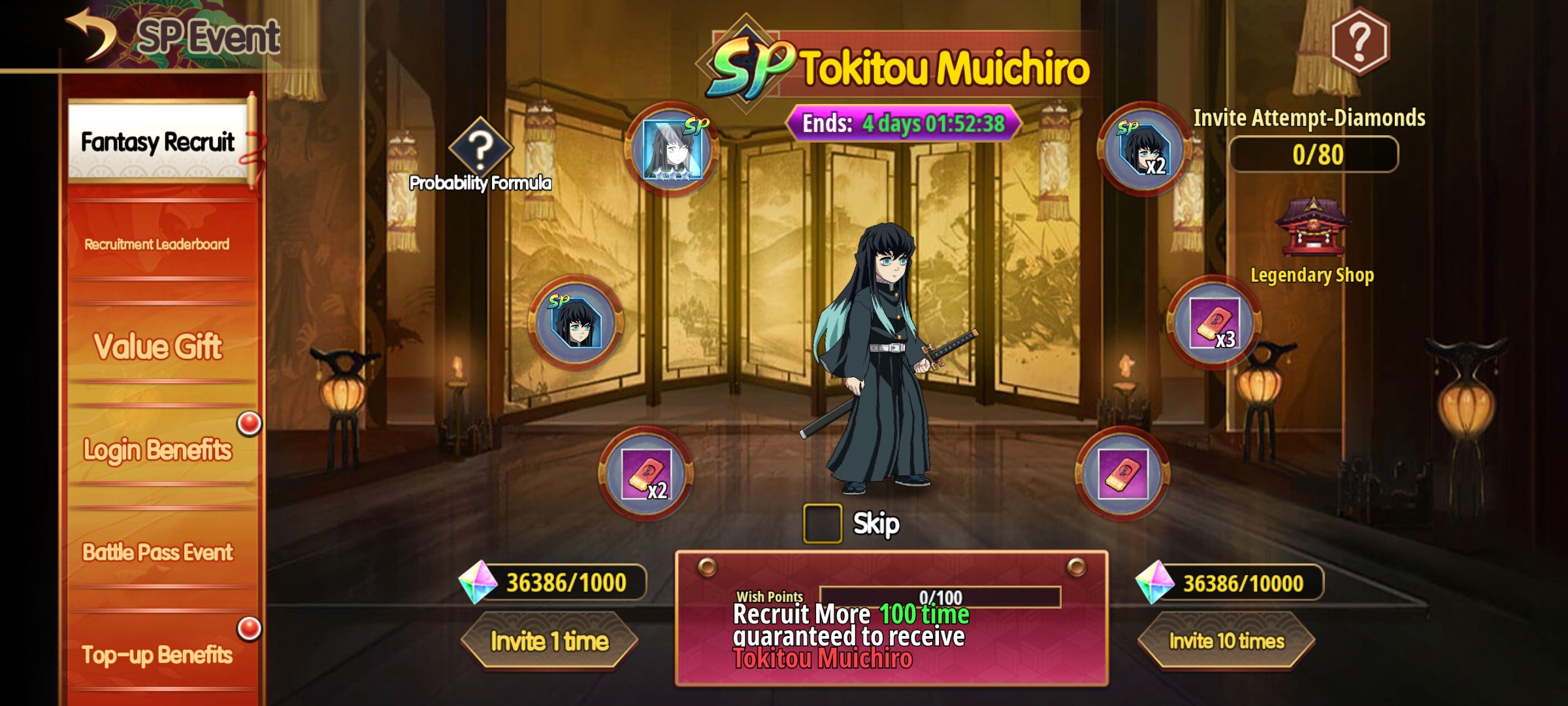View the SP Muichiro x2 reward
Viewport: 1568px width, 706px height.
click(1143, 149)
